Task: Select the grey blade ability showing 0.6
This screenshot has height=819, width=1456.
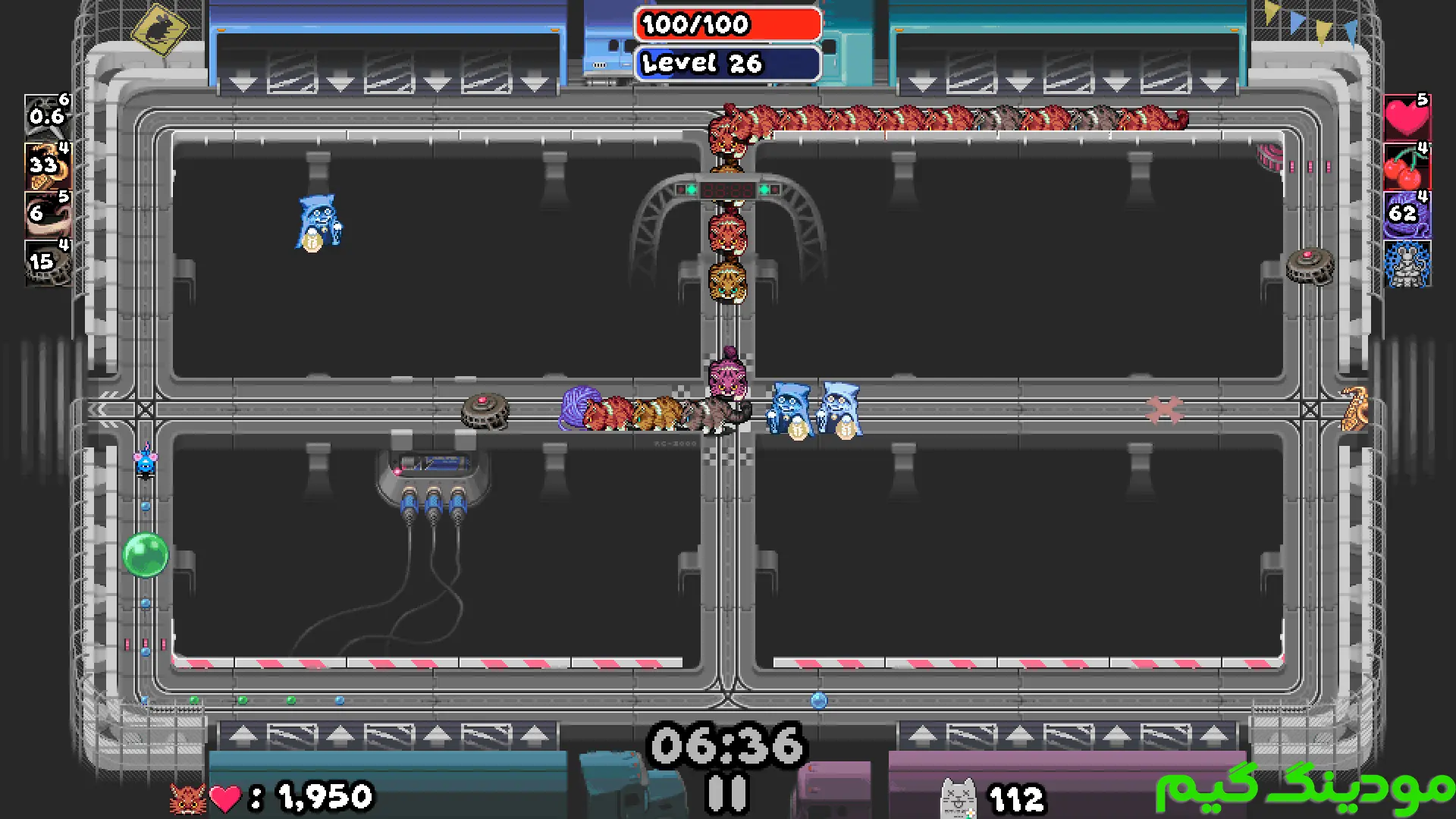Action: (x=47, y=116)
